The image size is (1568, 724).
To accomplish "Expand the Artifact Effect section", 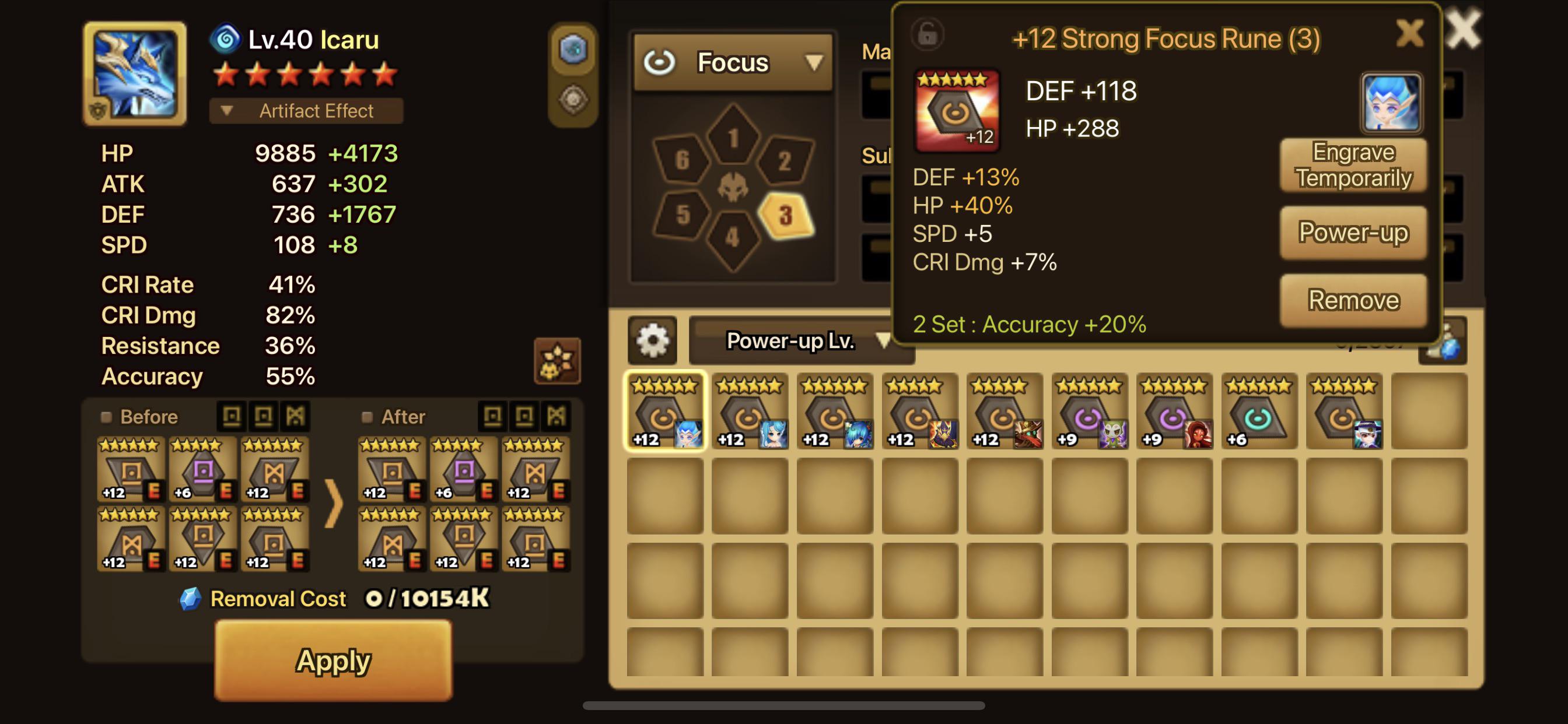I will 306,111.
